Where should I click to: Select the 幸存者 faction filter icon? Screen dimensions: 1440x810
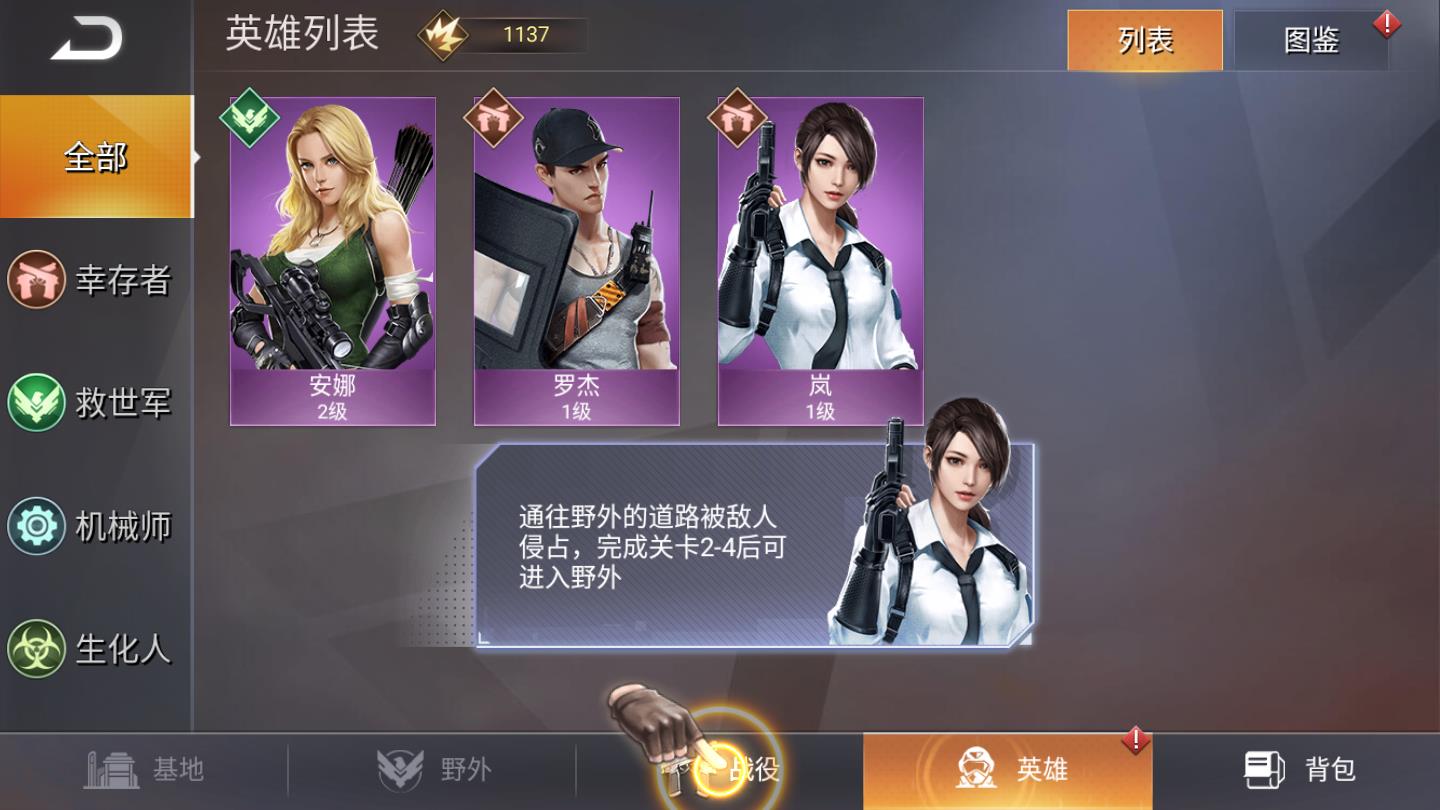click(36, 281)
